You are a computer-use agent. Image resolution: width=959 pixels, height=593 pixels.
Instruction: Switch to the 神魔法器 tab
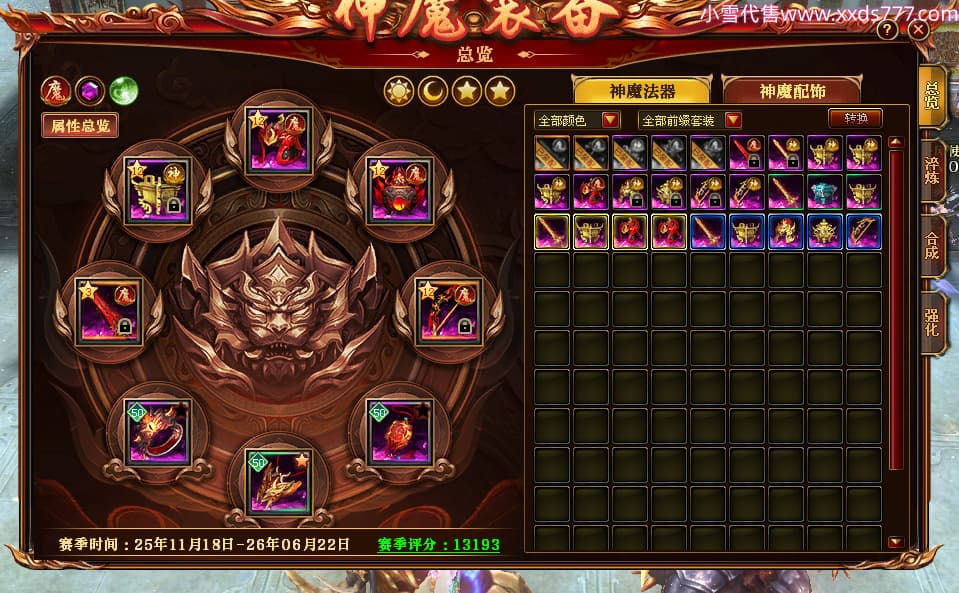(x=641, y=91)
